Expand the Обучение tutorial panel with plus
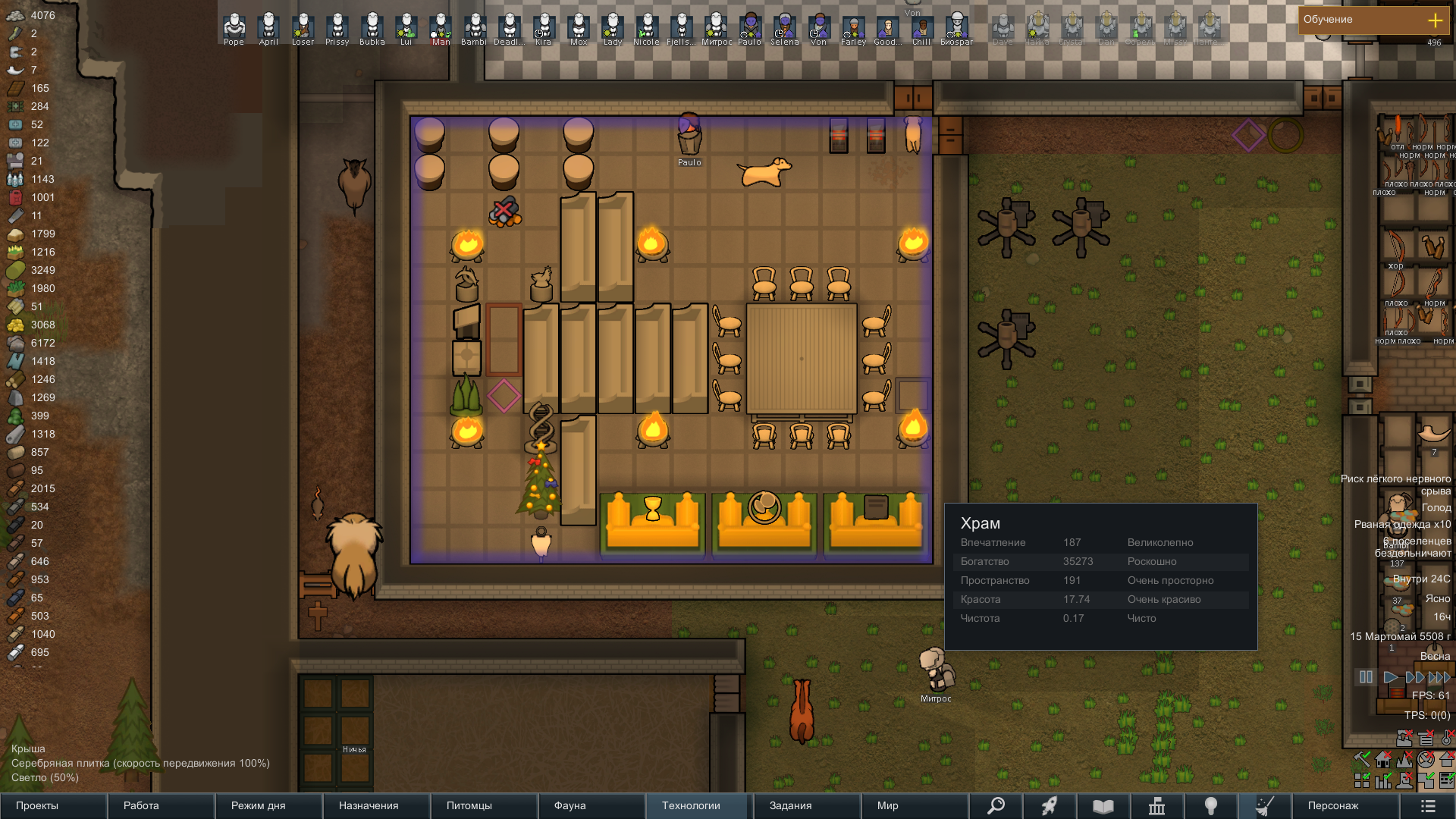 [x=1435, y=20]
